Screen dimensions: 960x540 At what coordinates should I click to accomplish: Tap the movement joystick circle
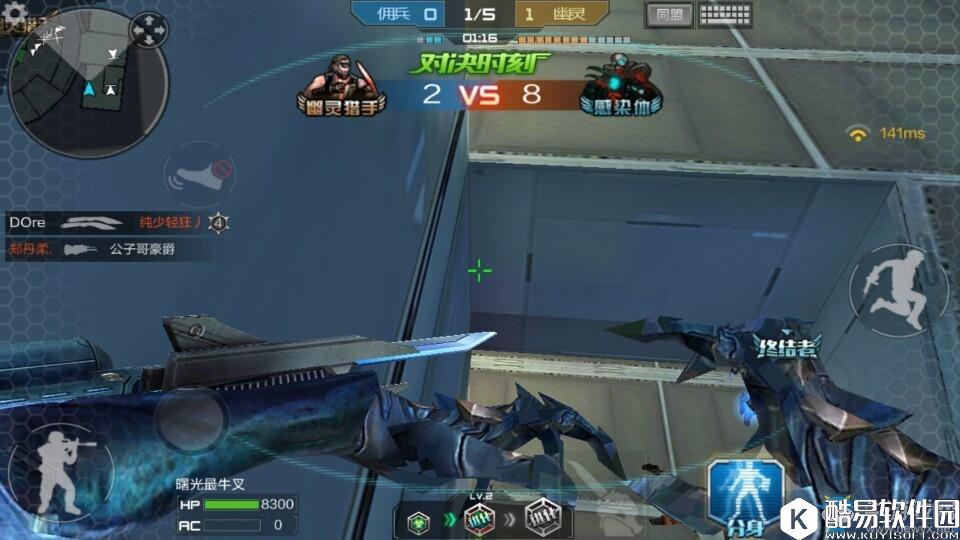point(188,420)
